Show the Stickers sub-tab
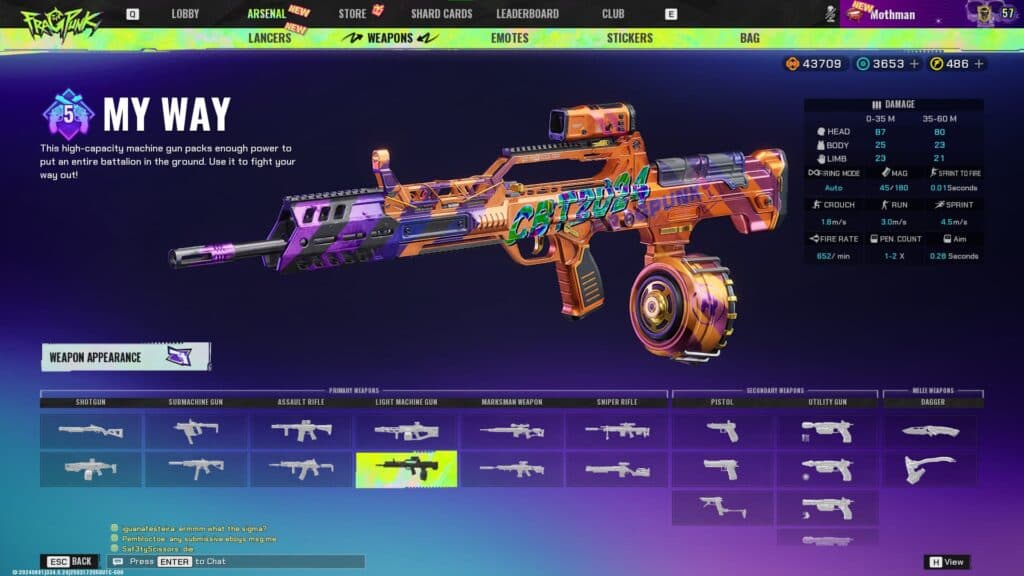The width and height of the screenshot is (1024, 576). coord(629,38)
